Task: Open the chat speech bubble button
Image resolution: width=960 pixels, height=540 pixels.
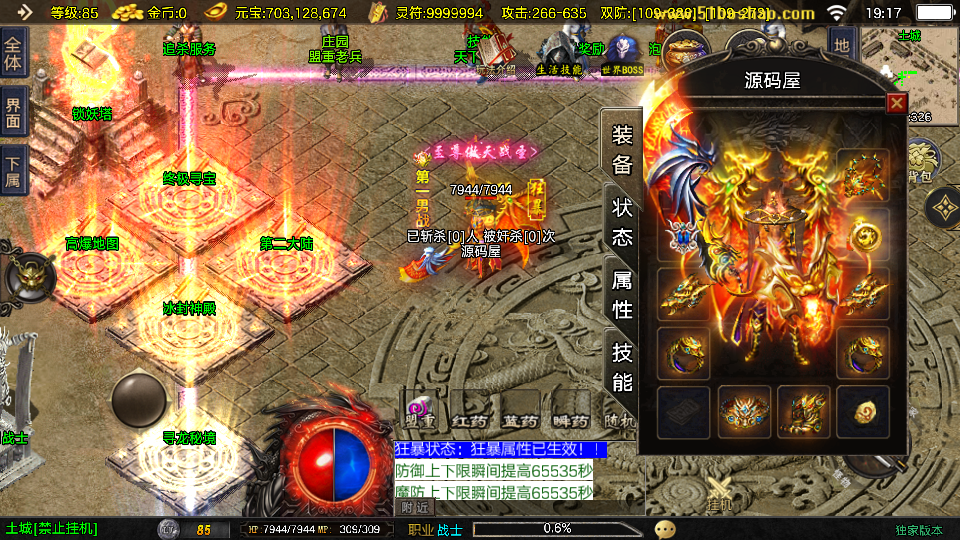Action: [x=665, y=529]
